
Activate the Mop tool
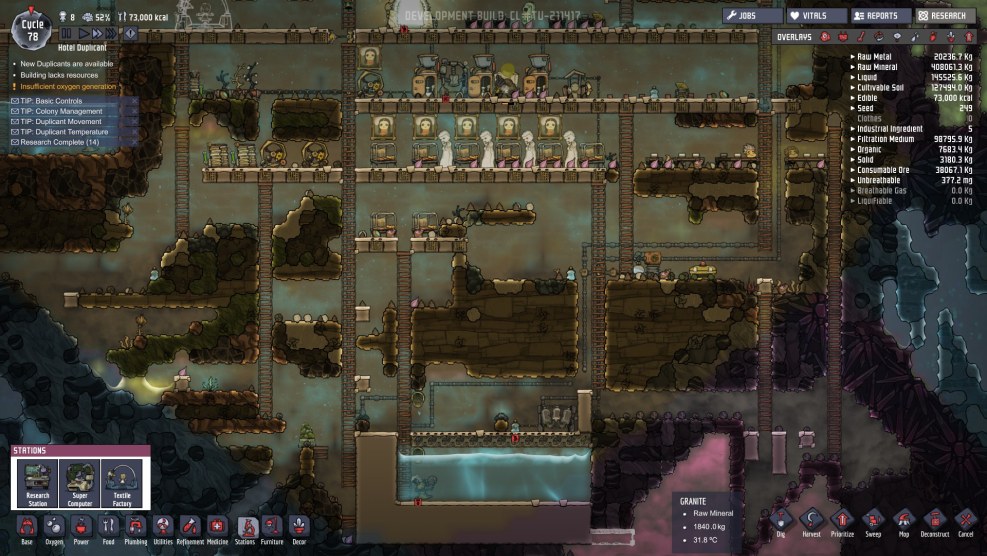[x=904, y=523]
